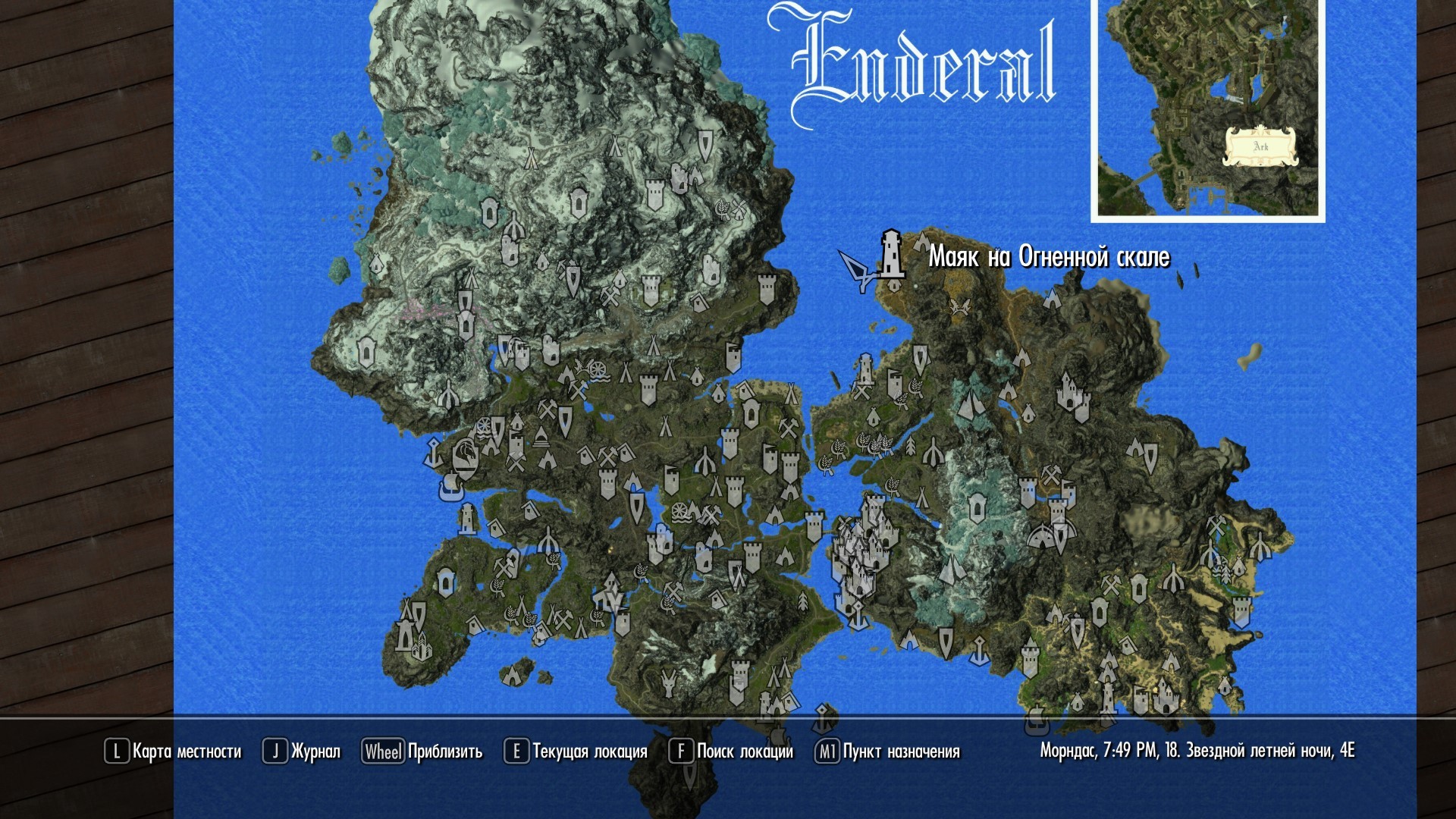The image size is (1456, 819).
Task: Choose Приблизить to zoom the map
Action: click(422, 752)
